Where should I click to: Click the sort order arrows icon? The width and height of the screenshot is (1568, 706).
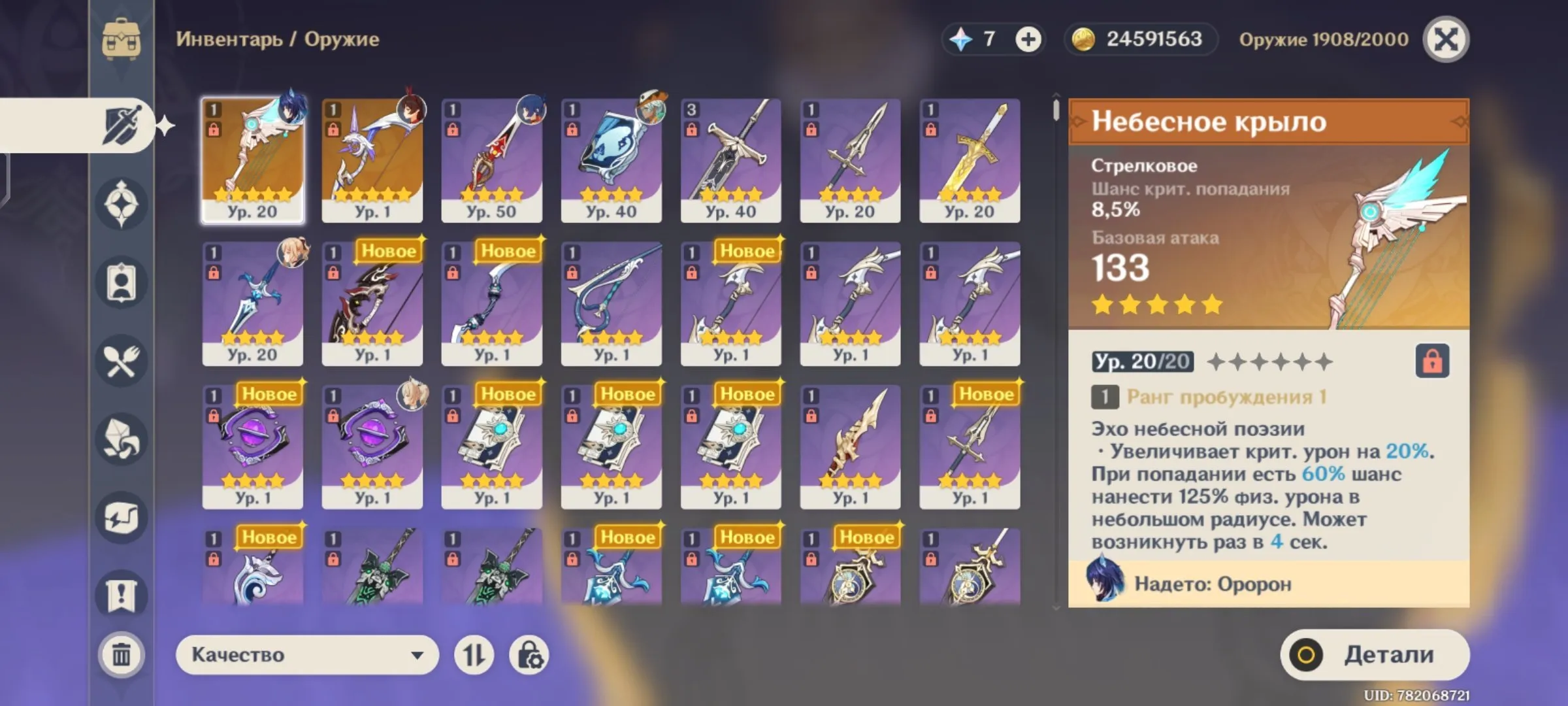pos(475,654)
